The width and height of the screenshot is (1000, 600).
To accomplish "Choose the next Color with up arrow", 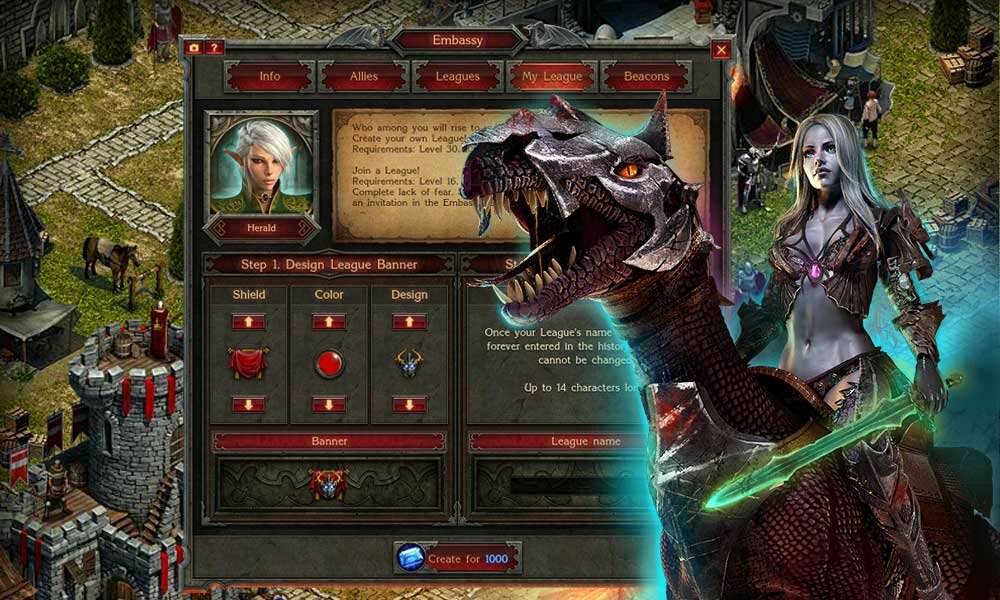I will pyautogui.click(x=329, y=322).
